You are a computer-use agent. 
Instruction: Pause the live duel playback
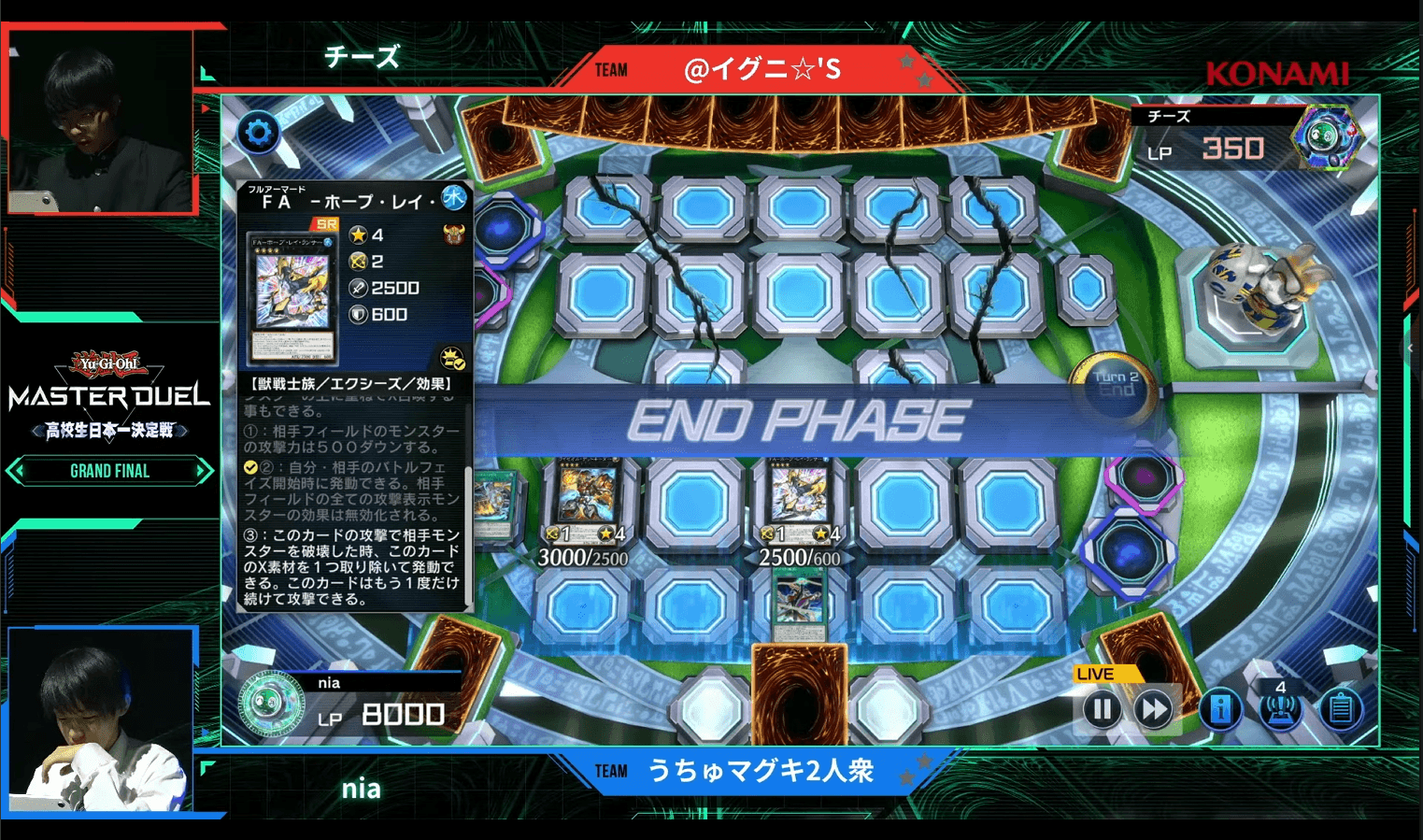(x=1102, y=710)
